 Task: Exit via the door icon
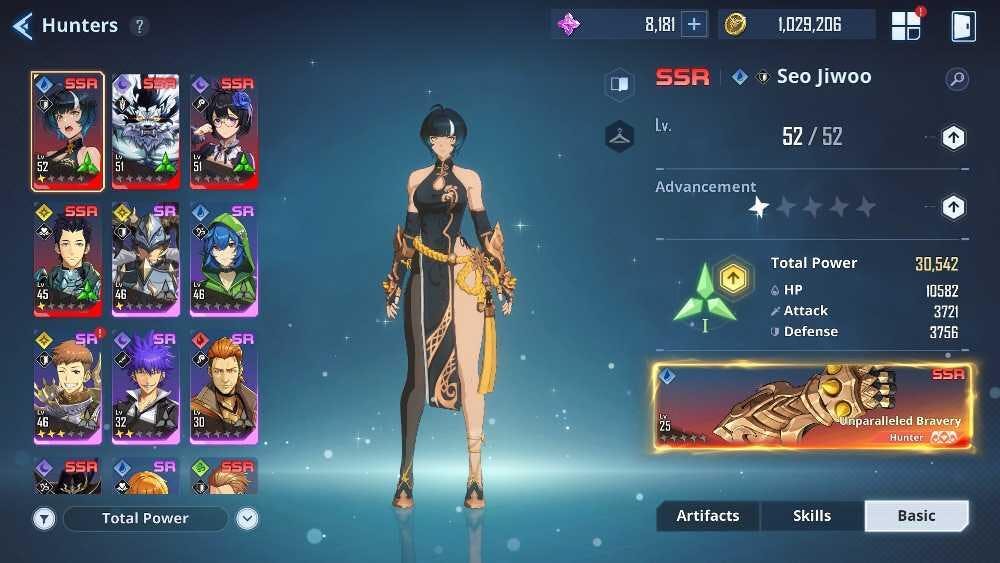[962, 25]
